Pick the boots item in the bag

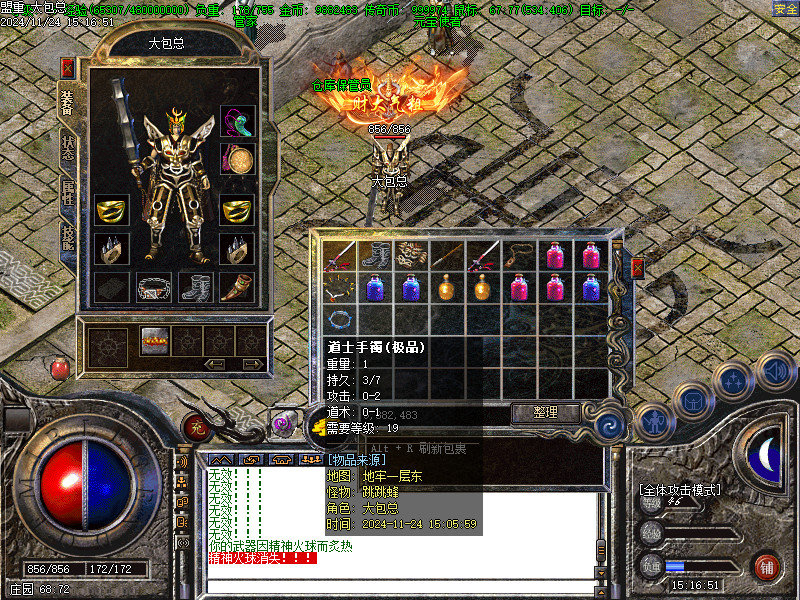376,254
